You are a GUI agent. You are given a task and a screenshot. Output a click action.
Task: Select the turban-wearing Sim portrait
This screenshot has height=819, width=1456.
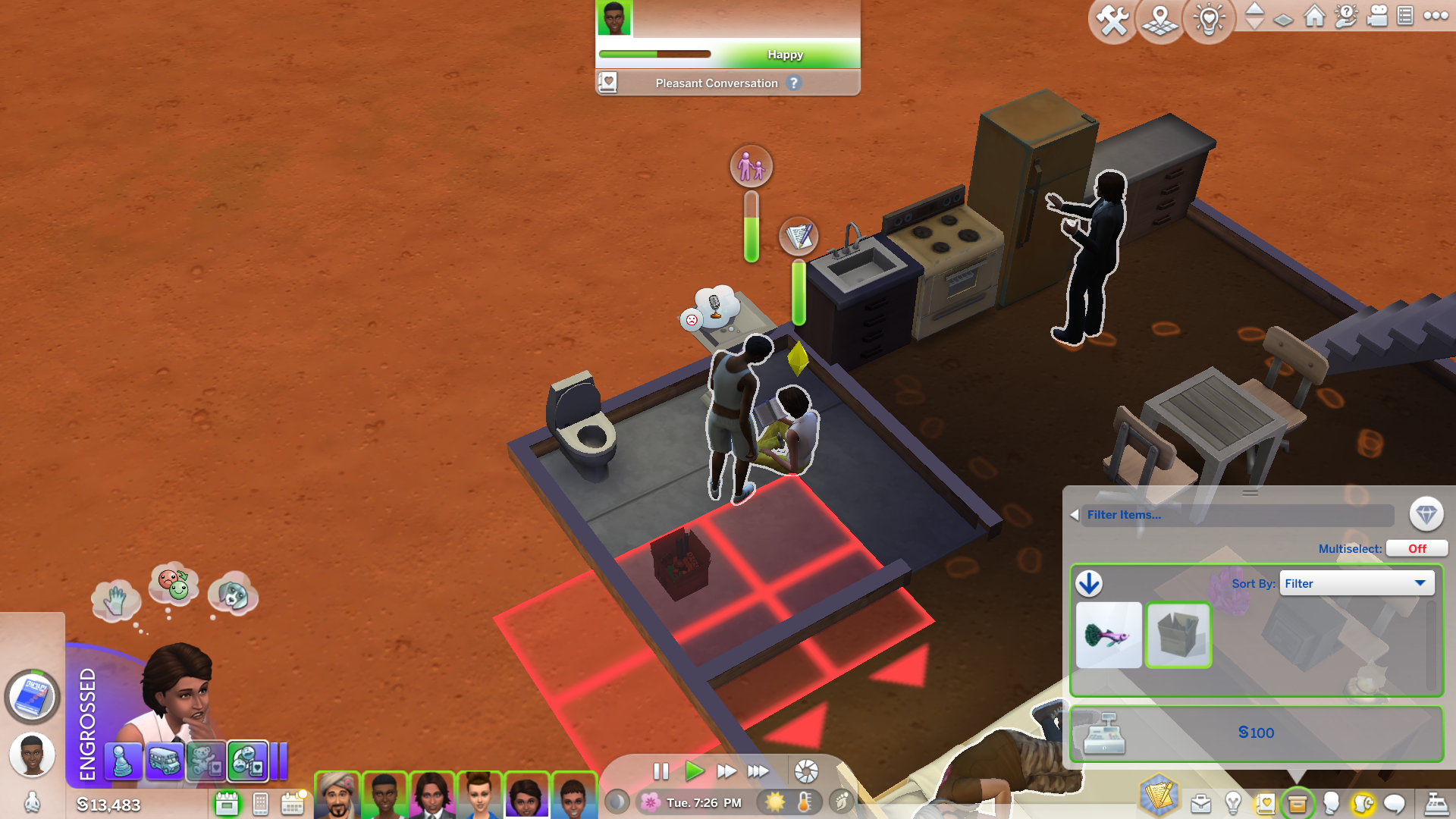point(337,795)
